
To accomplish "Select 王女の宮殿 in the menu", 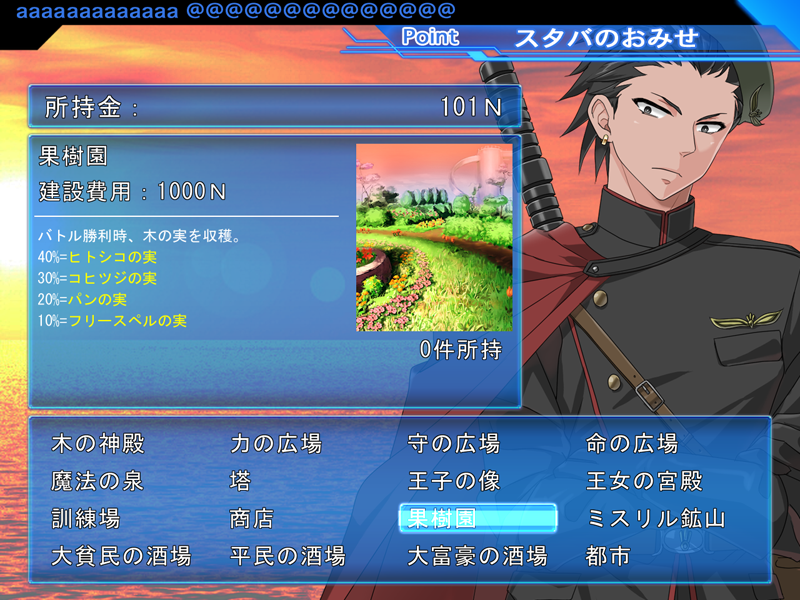I will click(x=644, y=481).
